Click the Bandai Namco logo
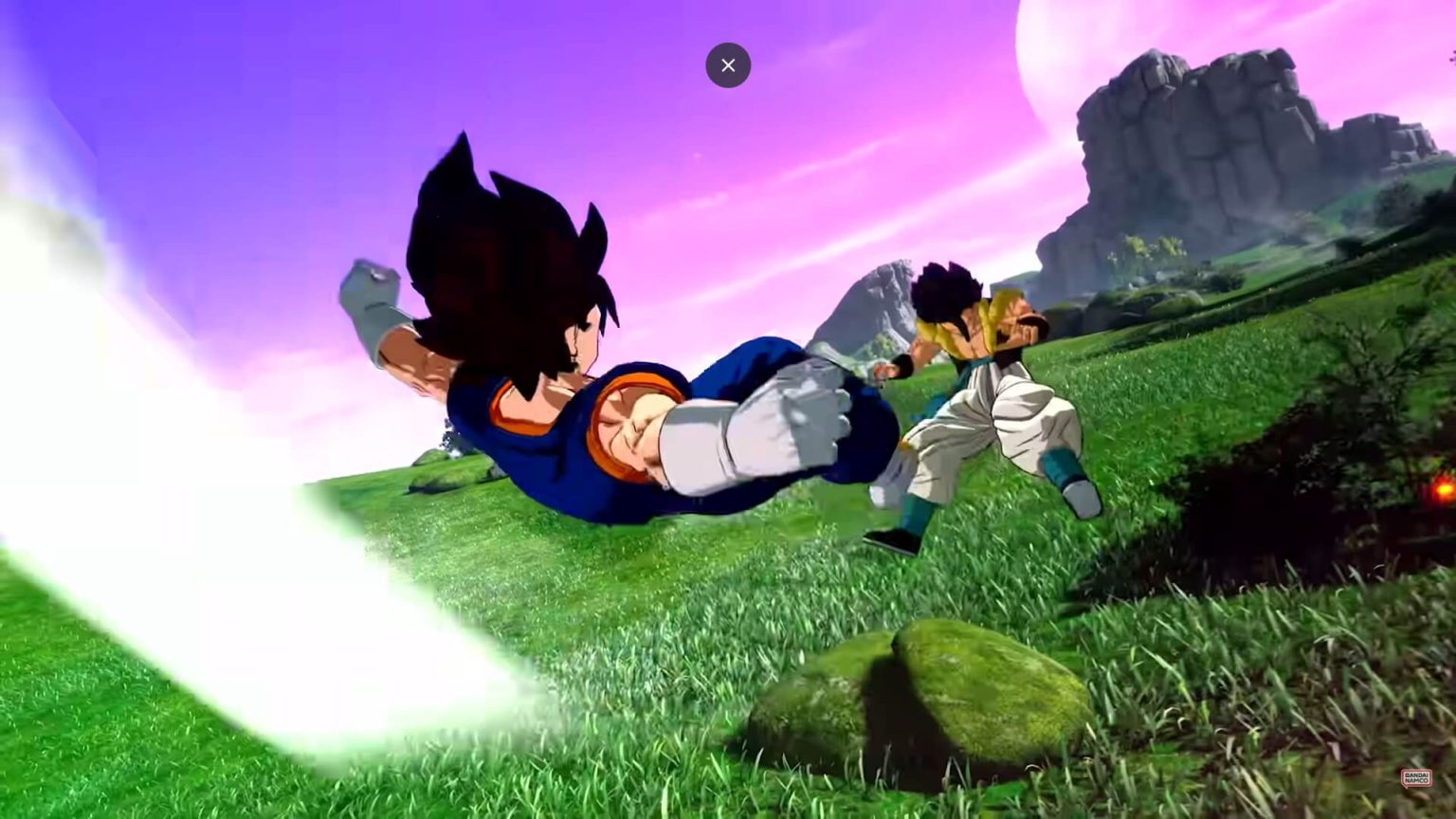Viewport: 1456px width, 819px height. pyautogui.click(x=1414, y=777)
